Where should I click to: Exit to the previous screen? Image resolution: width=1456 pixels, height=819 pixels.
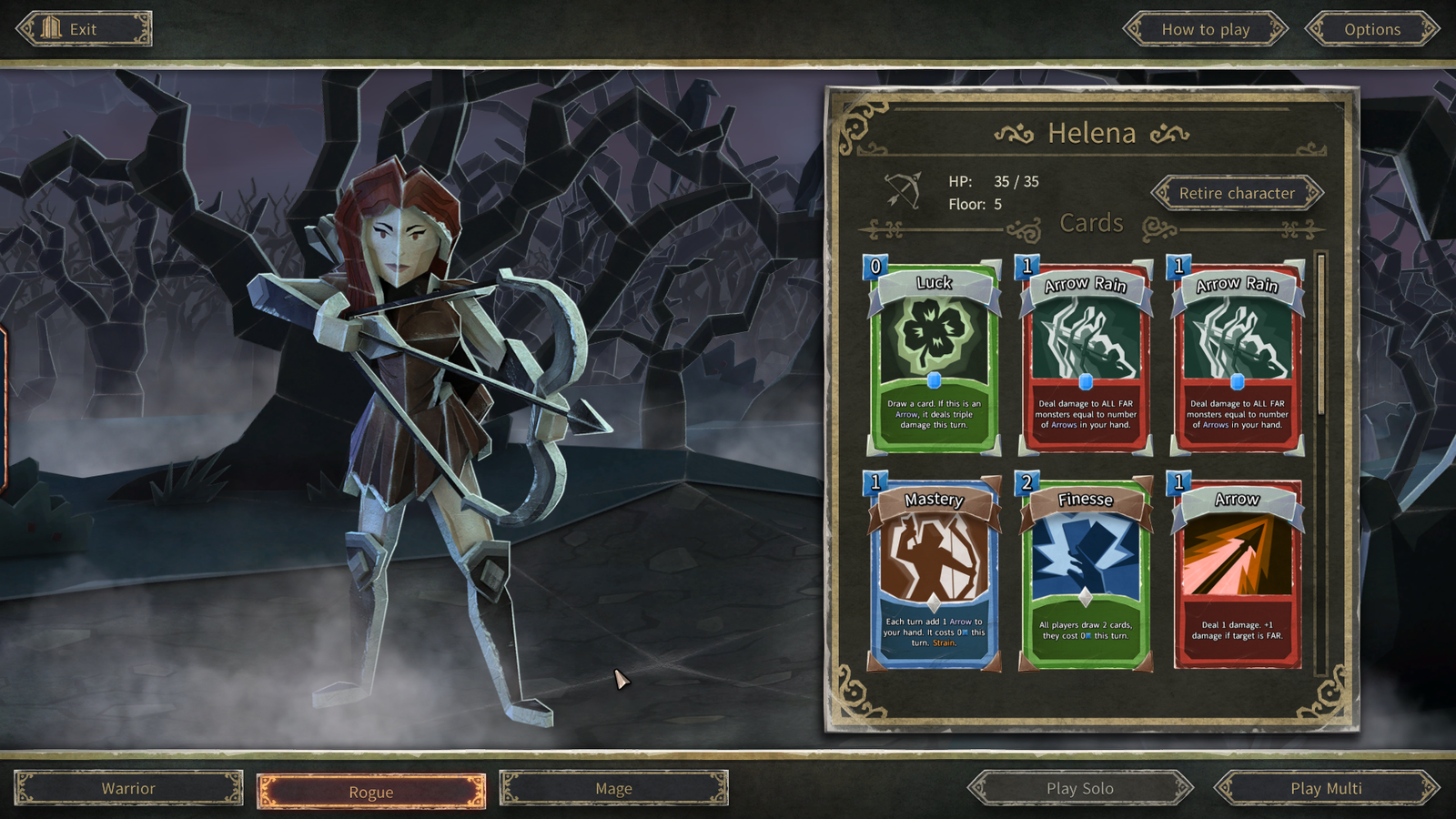pos(83,29)
